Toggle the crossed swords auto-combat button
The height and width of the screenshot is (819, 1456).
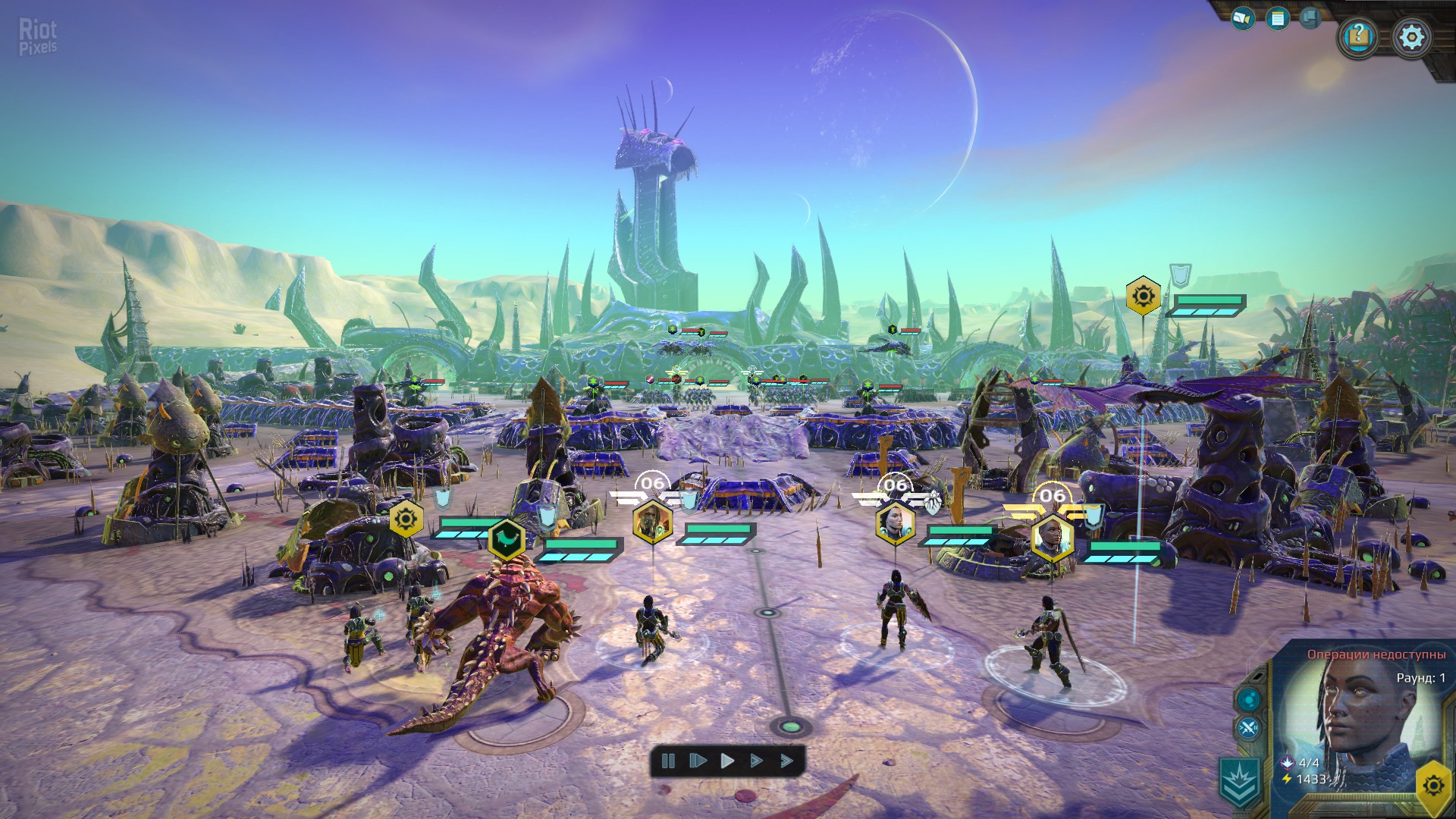pos(1248,730)
